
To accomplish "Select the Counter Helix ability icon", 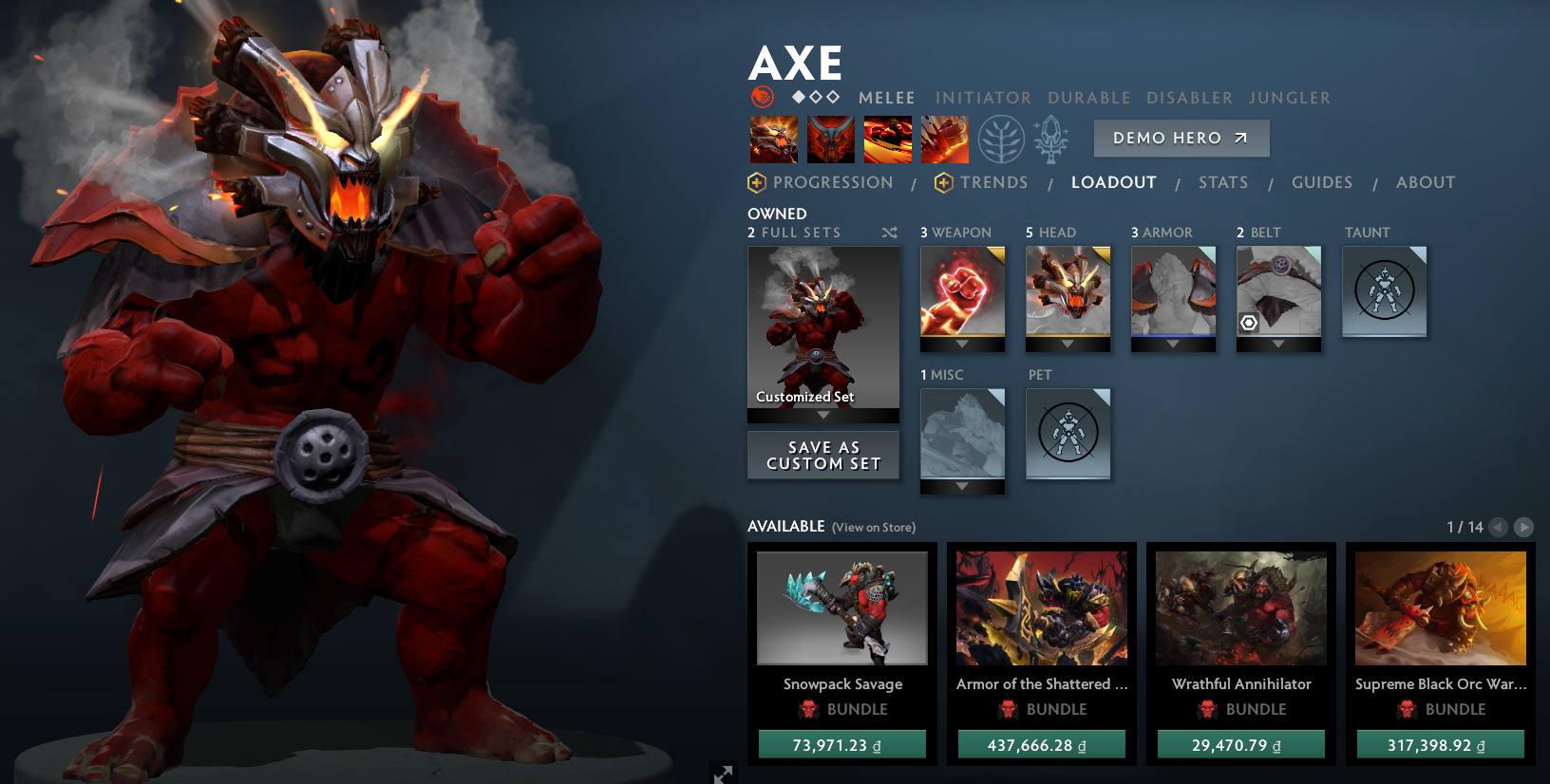I will pos(887,139).
